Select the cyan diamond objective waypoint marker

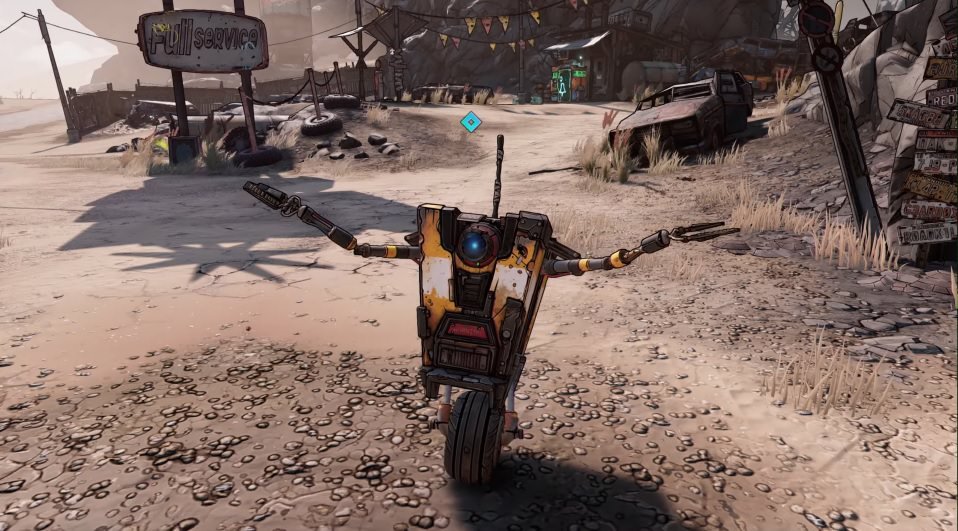(470, 122)
